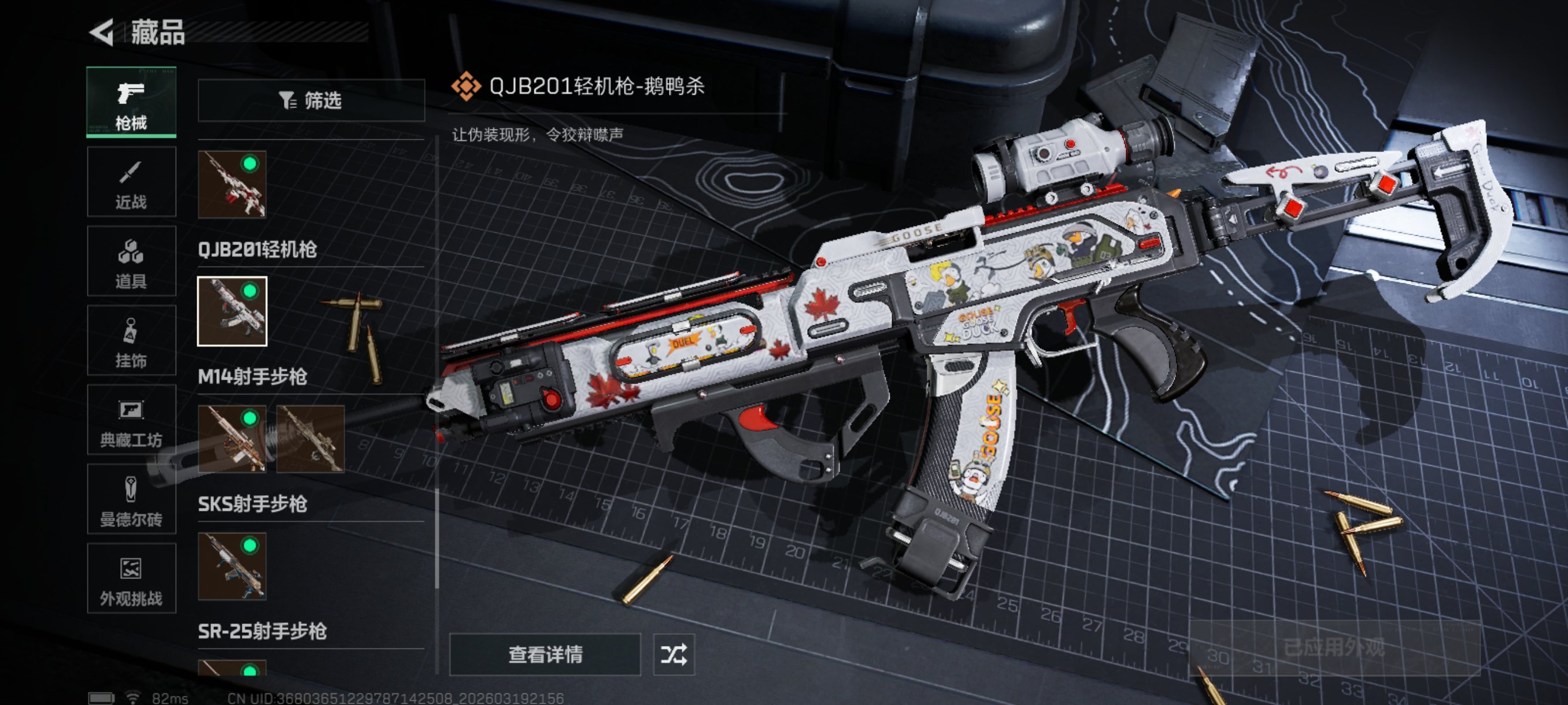Screen dimensions: 1568x705
Task: Activate the shuffle random skin button
Action: pos(674,655)
